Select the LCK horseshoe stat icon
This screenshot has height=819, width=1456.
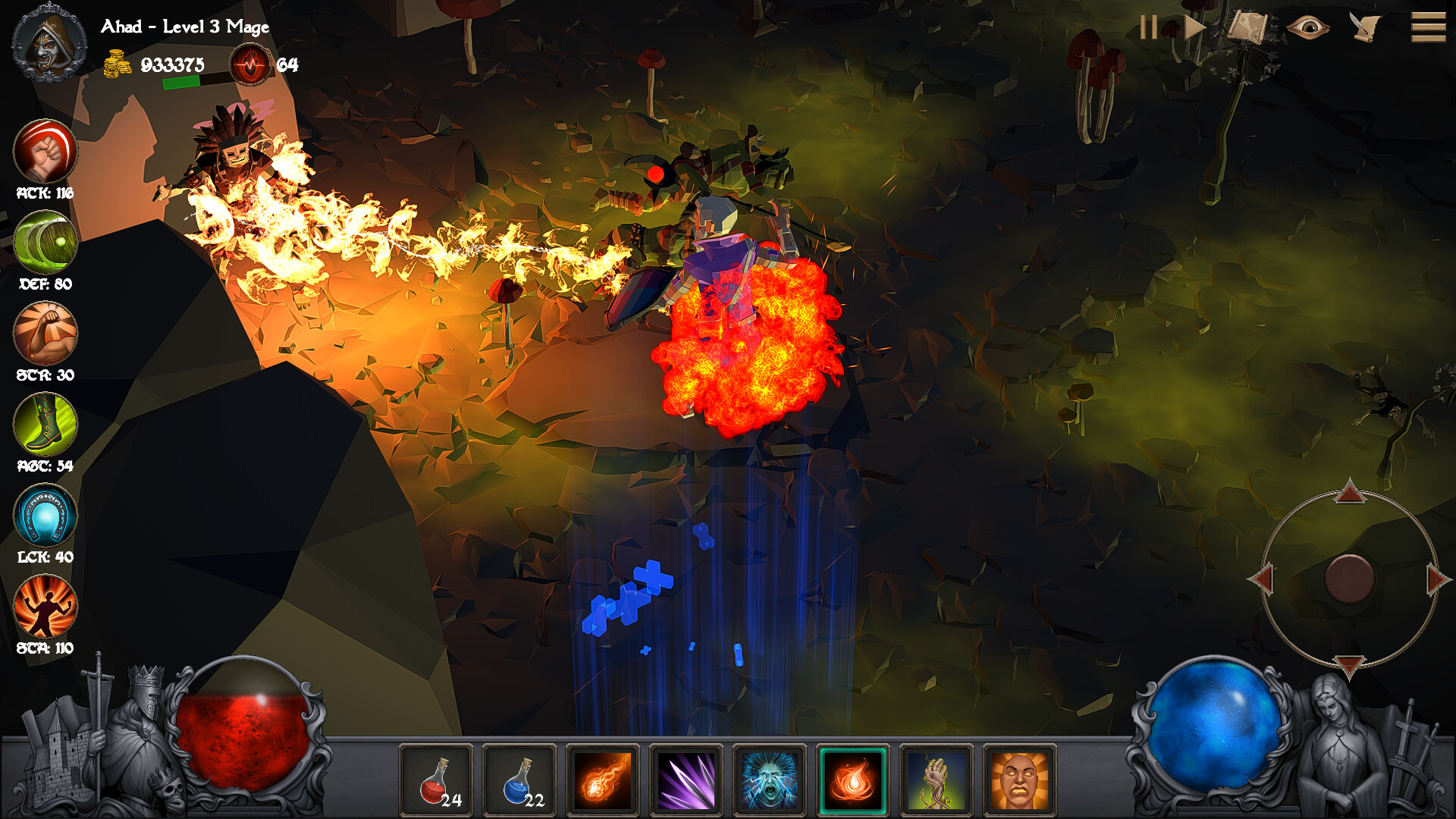[45, 515]
